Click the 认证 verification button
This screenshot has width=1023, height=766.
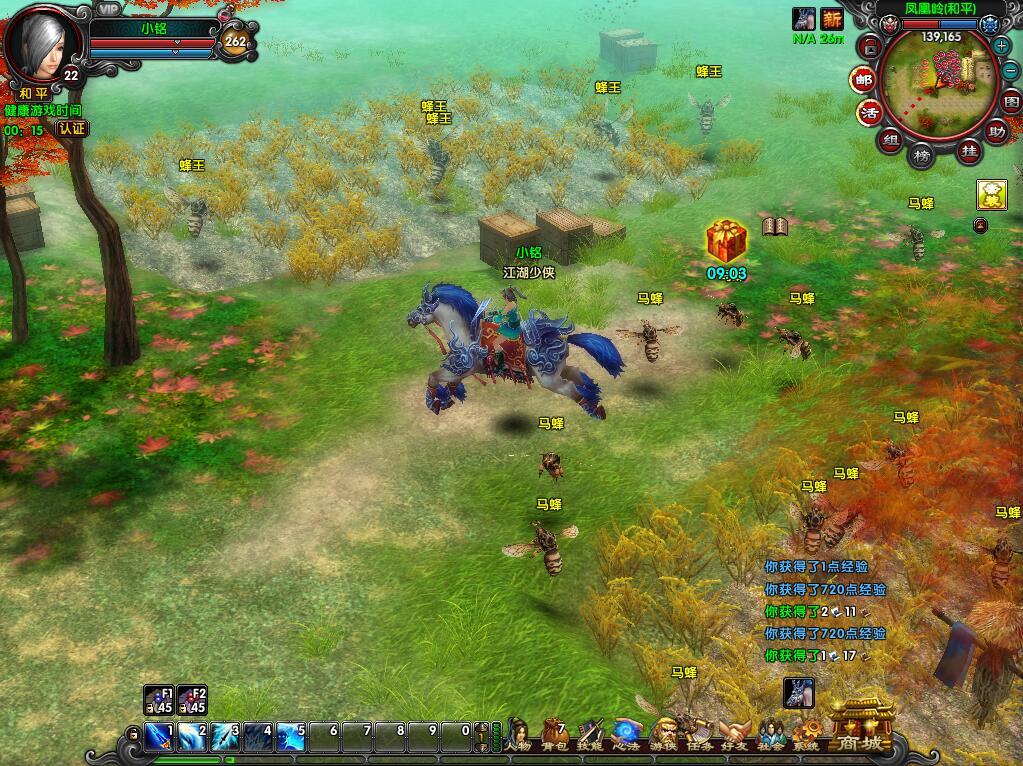[x=72, y=128]
